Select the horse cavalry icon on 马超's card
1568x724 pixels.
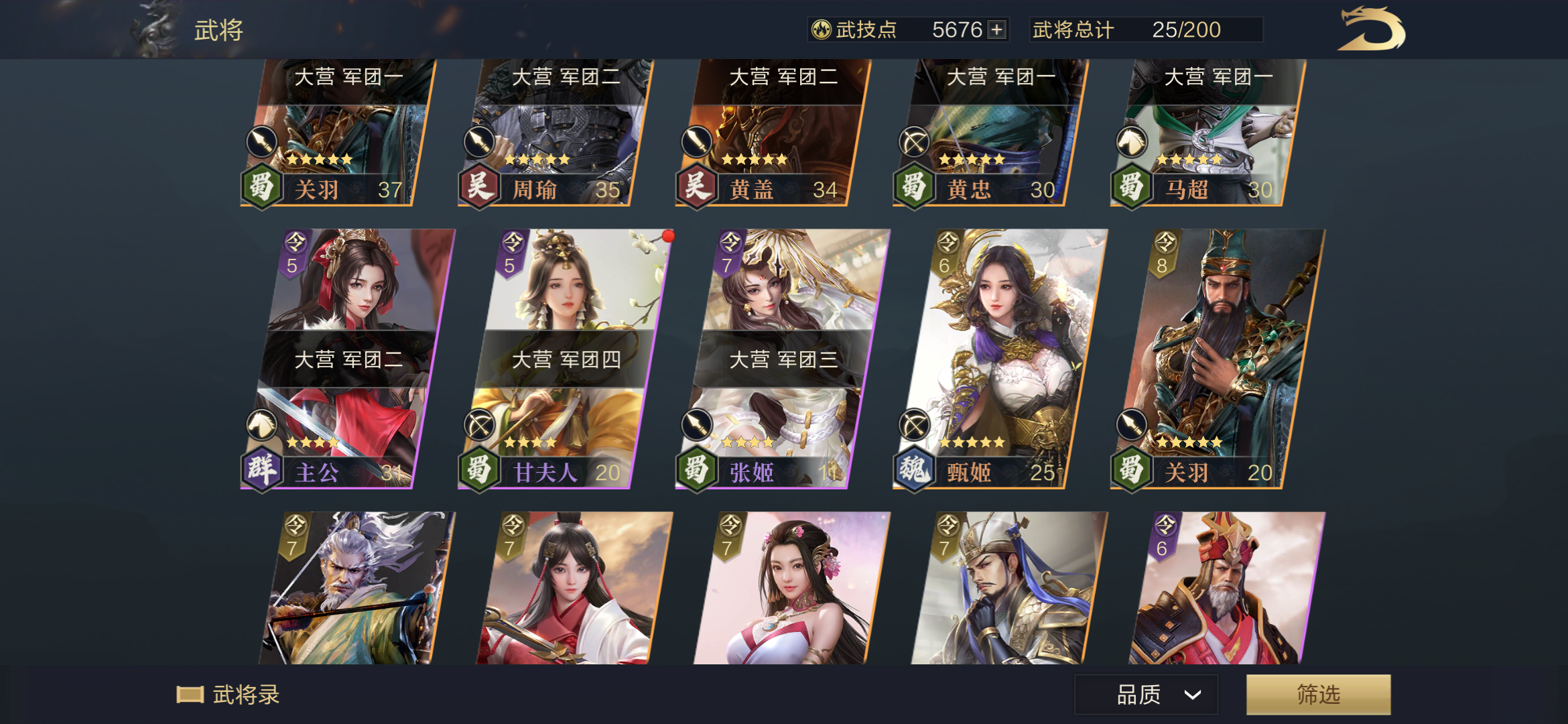tap(1130, 142)
